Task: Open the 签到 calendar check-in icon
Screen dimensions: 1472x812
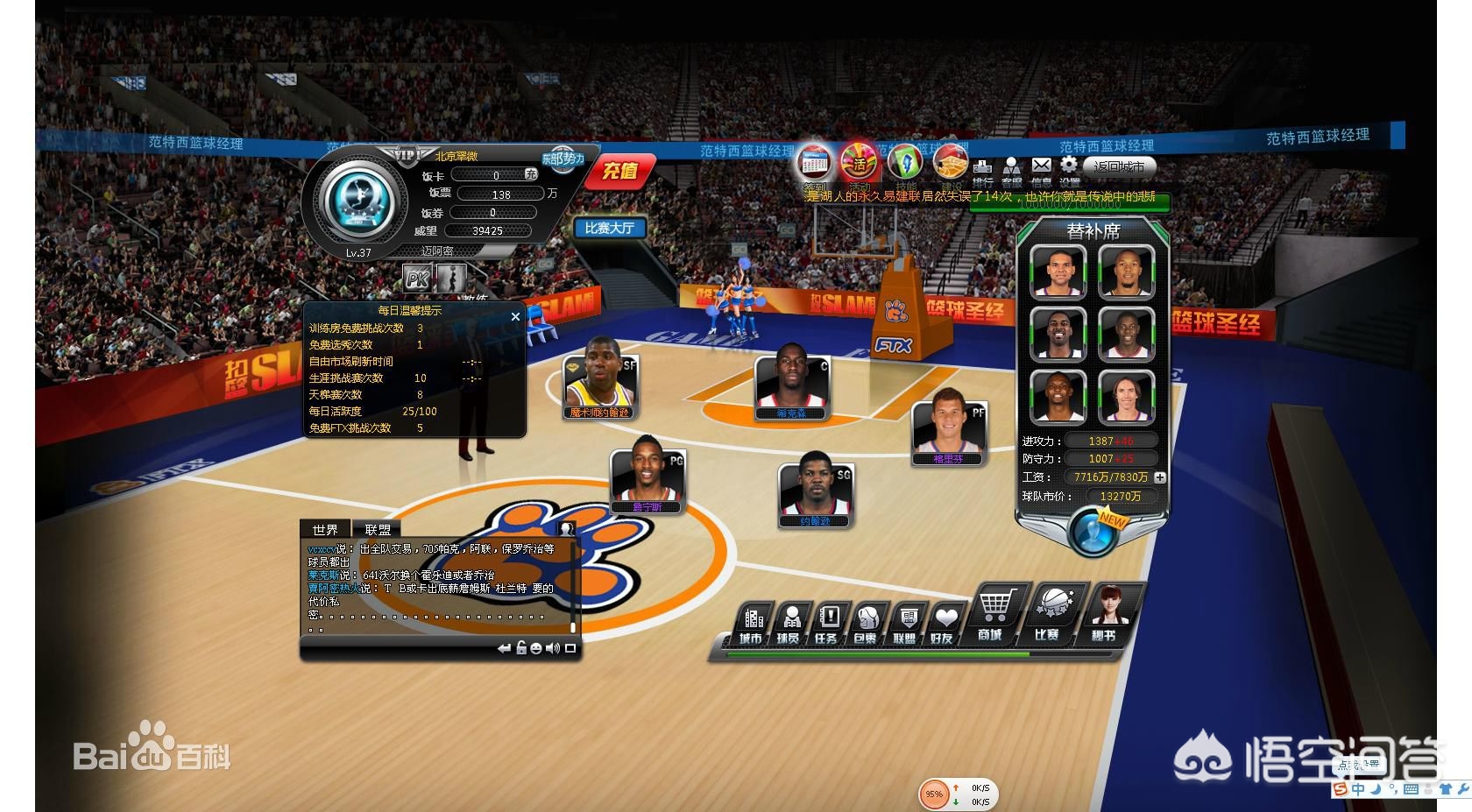Action: pyautogui.click(x=815, y=163)
